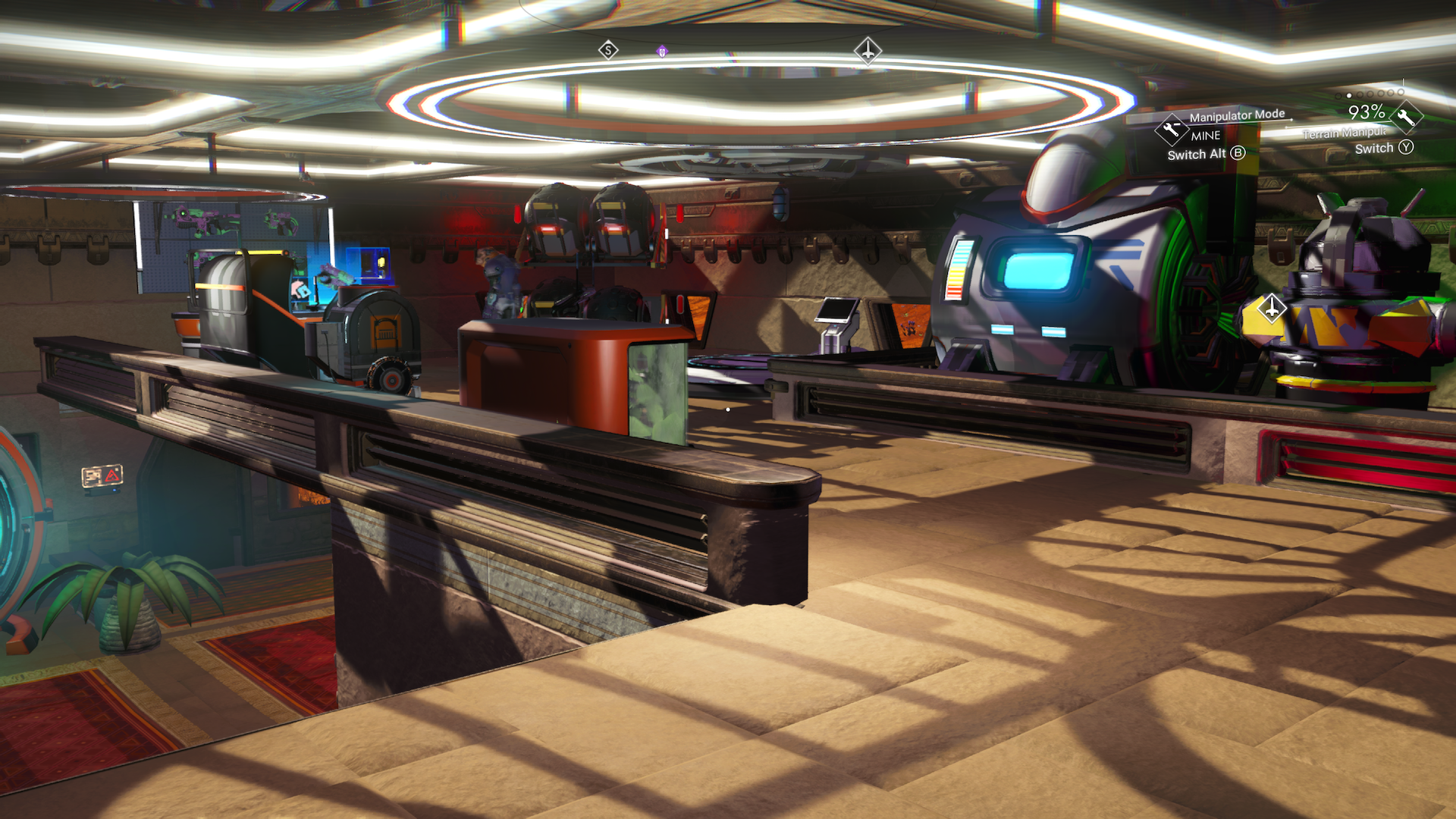Toggle Switch Alt for manipulator mode
The image size is (1456, 819).
[1197, 154]
